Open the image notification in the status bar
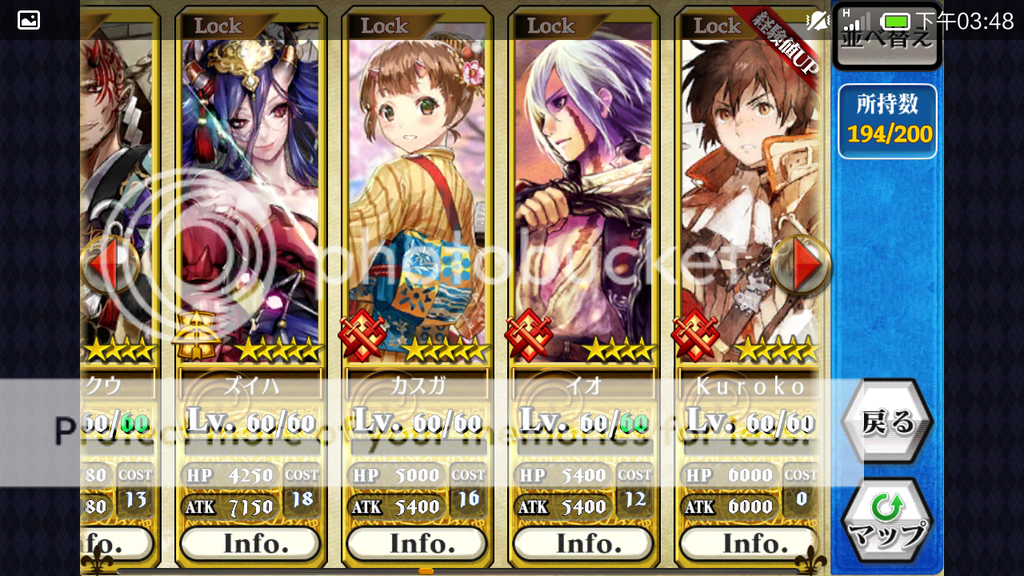 click(x=29, y=20)
